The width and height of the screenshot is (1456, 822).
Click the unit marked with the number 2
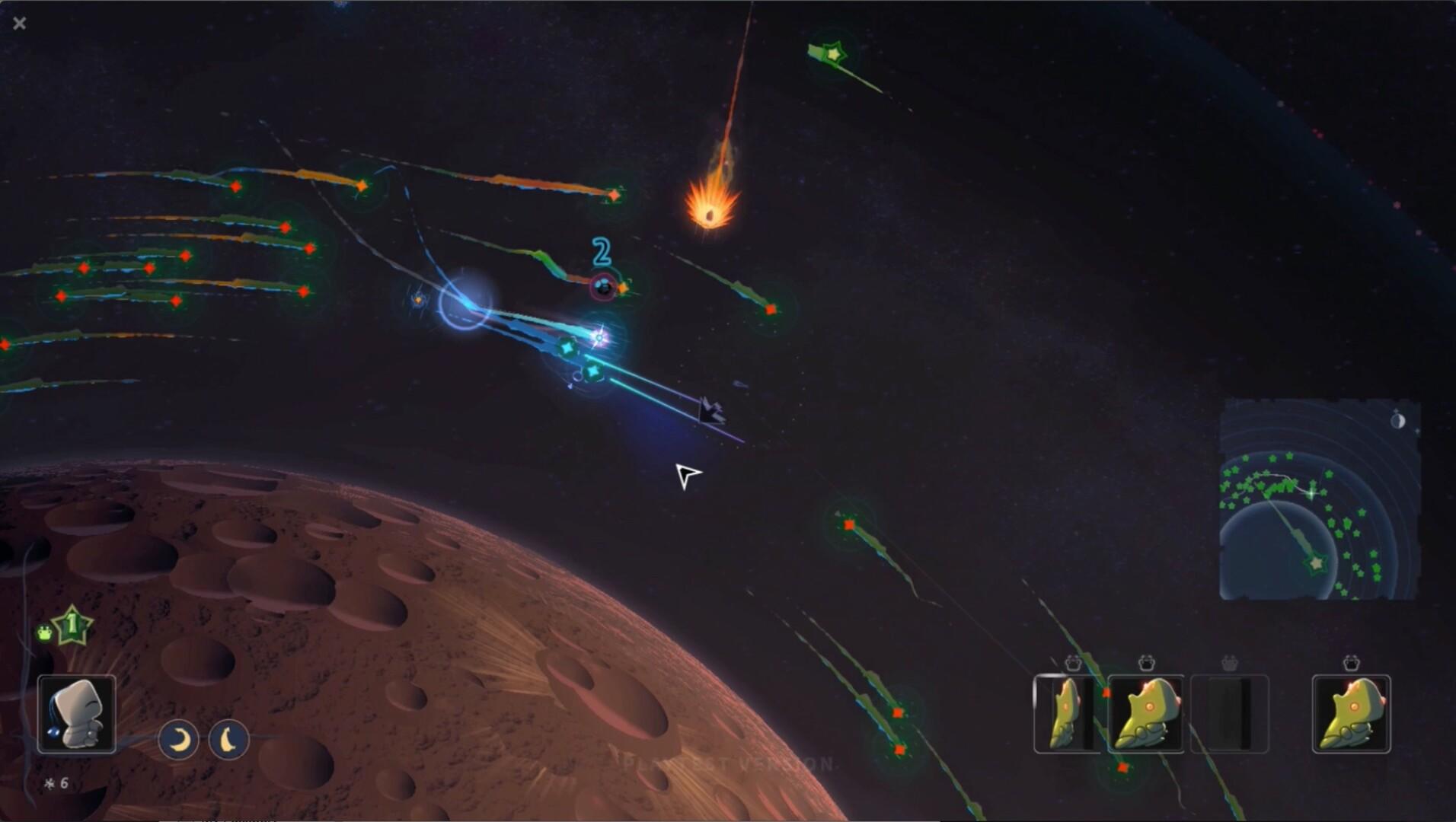pos(603,288)
